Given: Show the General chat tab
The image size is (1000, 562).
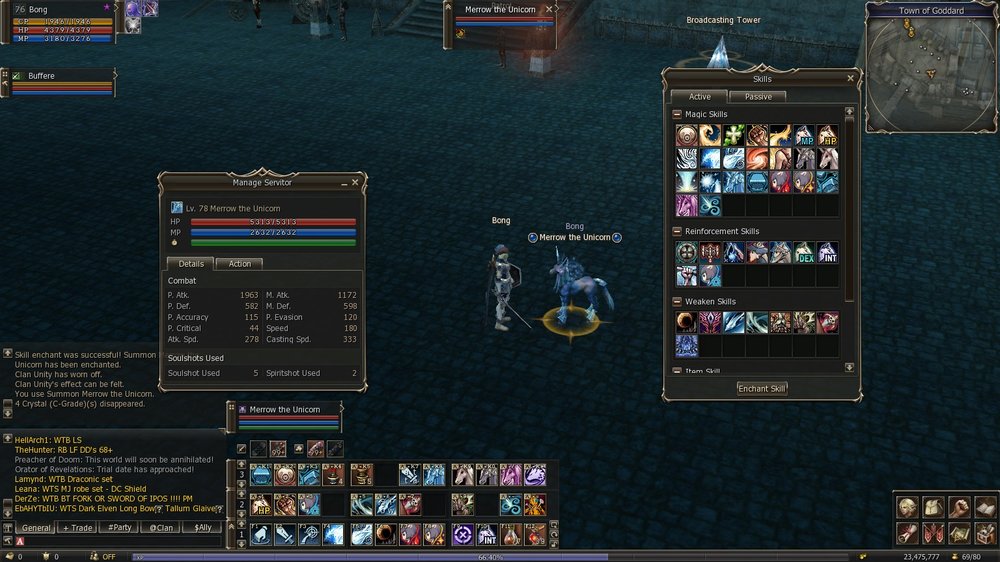Looking at the screenshot, I should pos(36,527).
